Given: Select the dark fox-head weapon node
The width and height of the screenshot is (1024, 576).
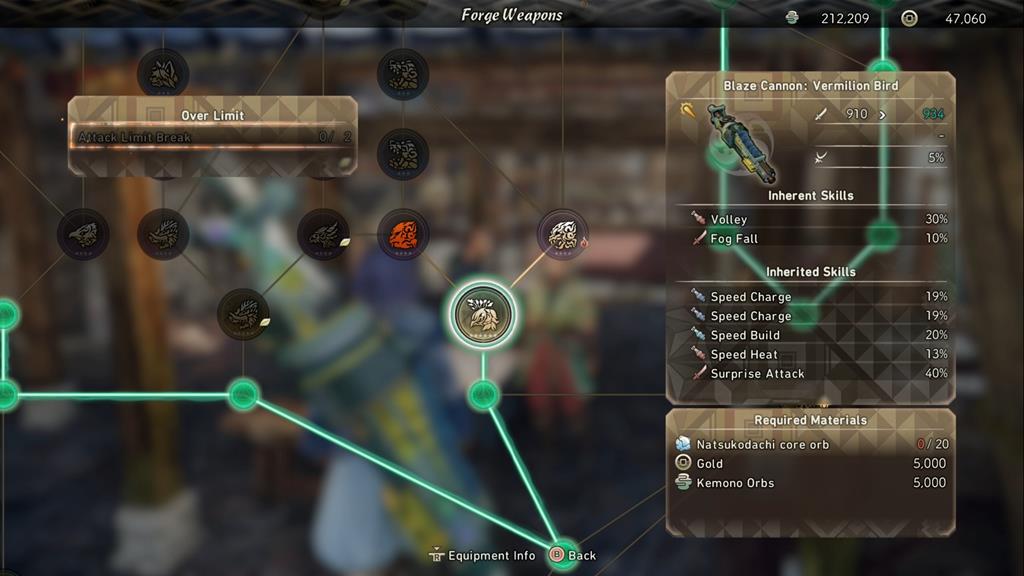Looking at the screenshot, I should (x=163, y=72).
